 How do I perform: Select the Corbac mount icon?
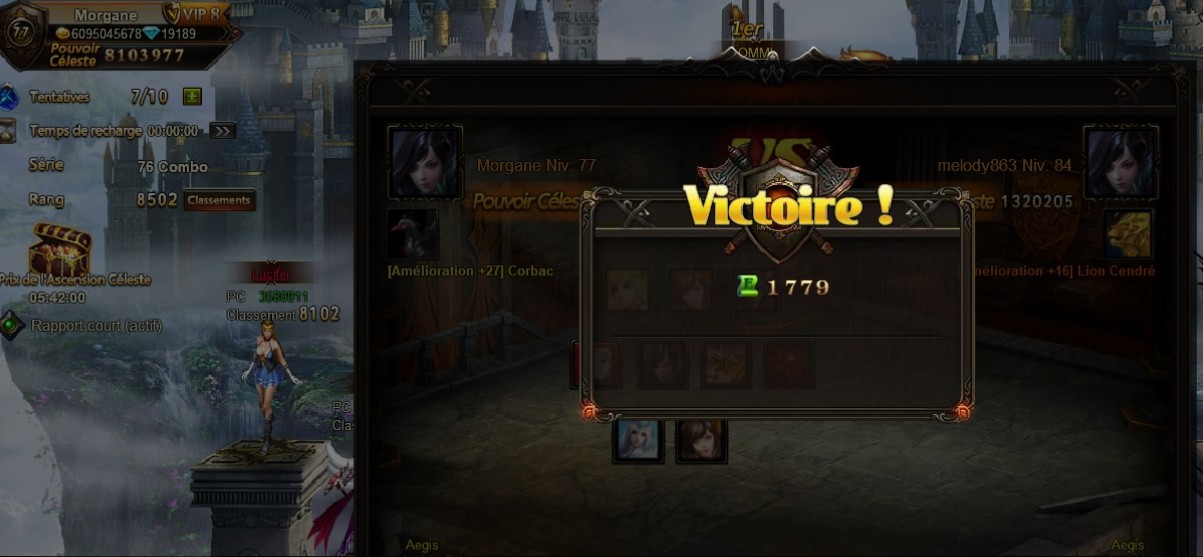[x=412, y=234]
